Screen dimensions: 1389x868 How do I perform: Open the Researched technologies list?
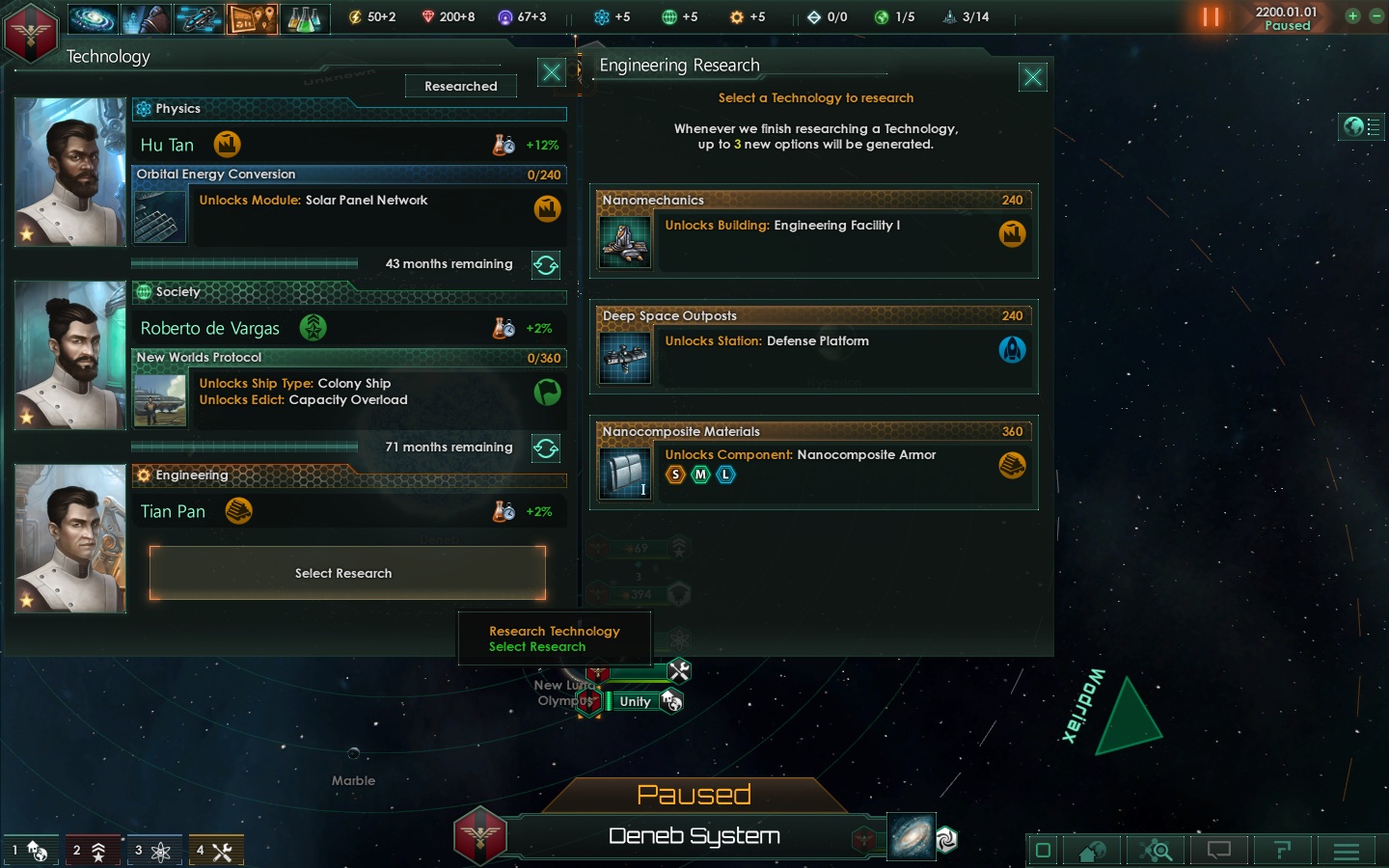[x=461, y=86]
